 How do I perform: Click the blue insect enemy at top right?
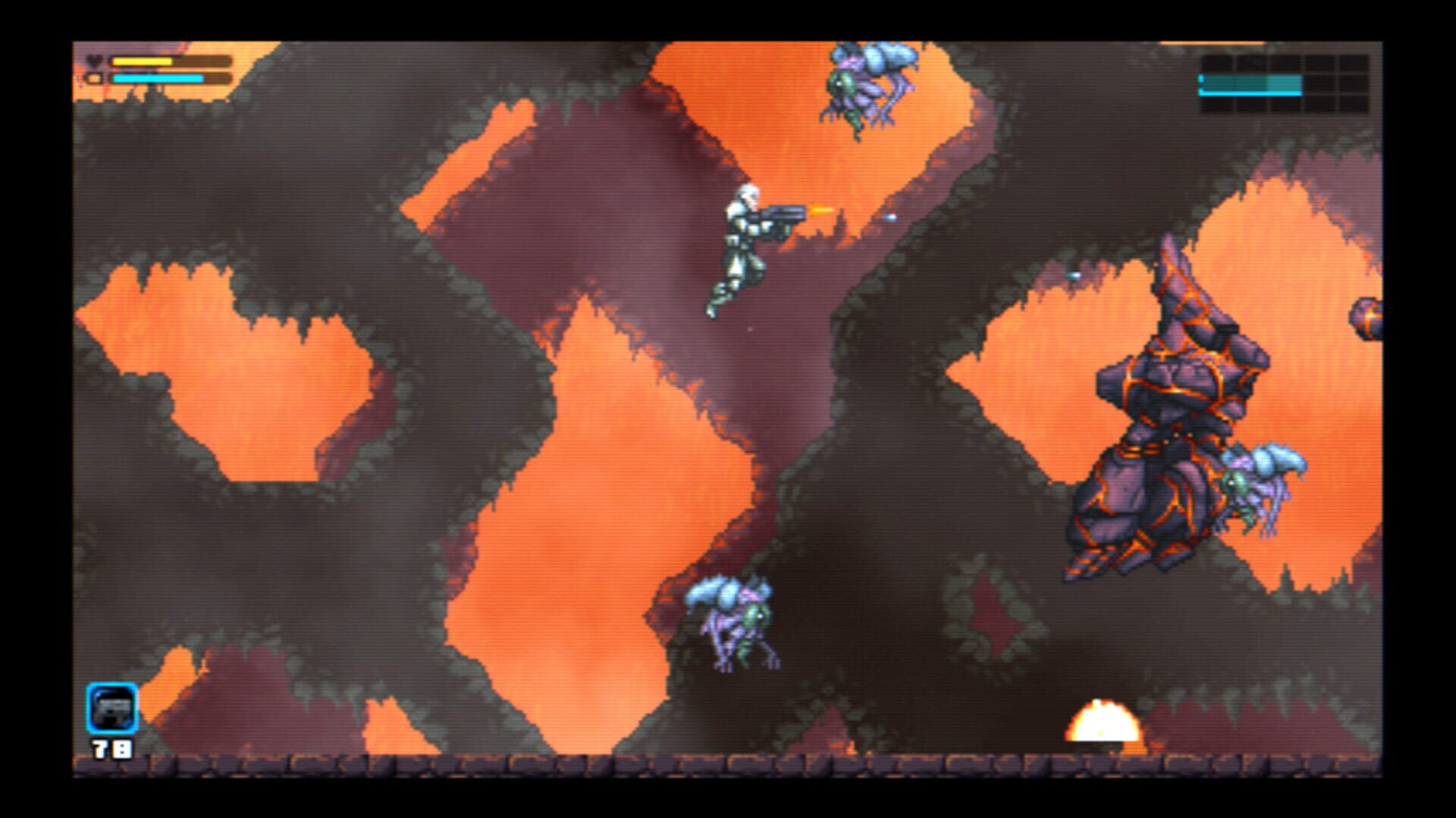(864, 87)
